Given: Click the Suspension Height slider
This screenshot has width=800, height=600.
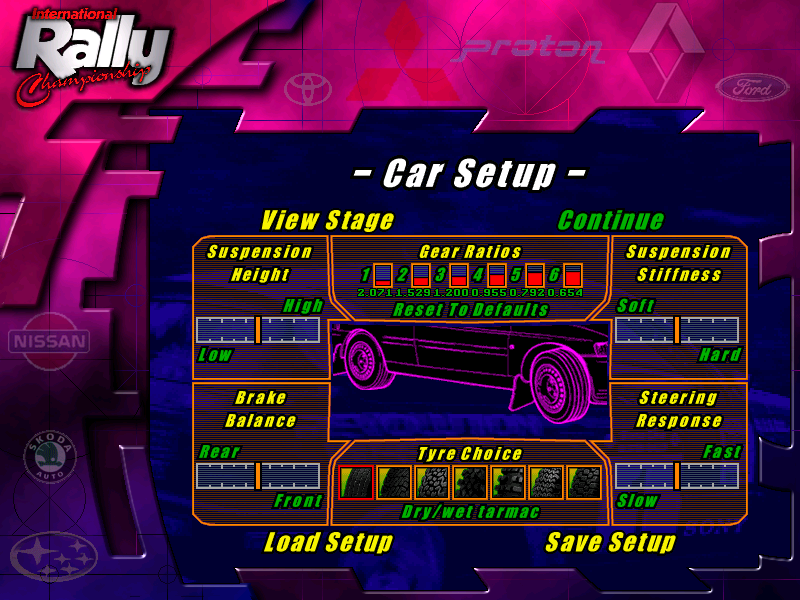Looking at the screenshot, I should tap(258, 330).
